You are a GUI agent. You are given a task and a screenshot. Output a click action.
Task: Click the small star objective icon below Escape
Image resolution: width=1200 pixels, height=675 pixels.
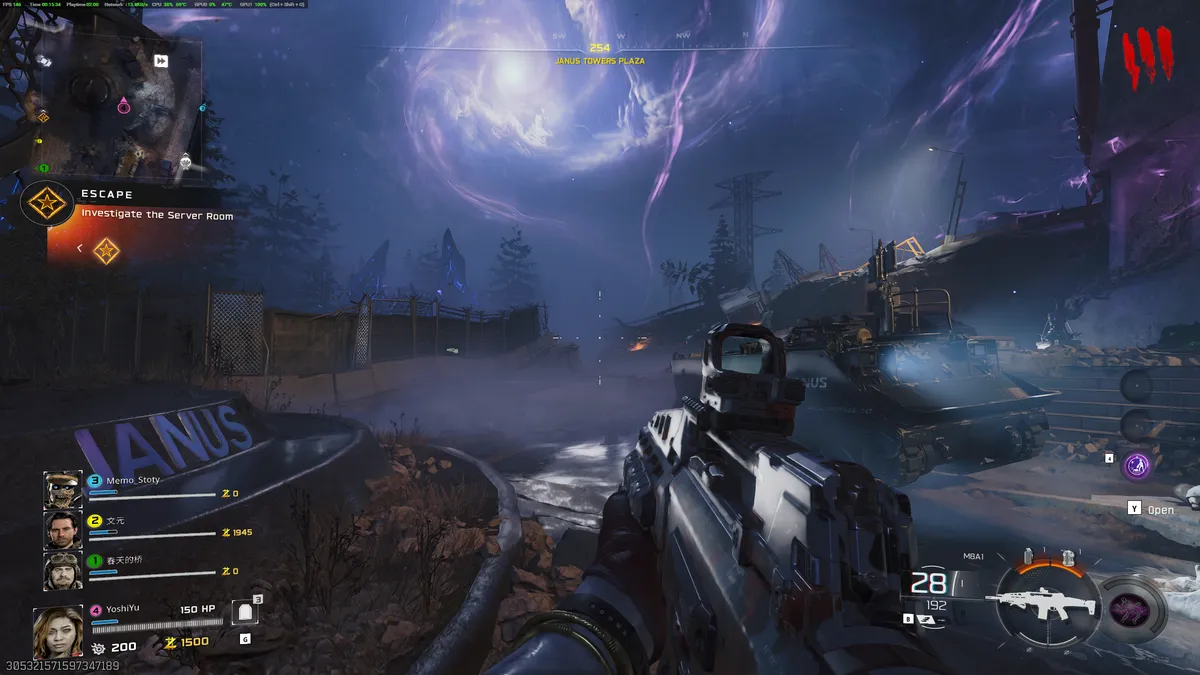(x=106, y=250)
